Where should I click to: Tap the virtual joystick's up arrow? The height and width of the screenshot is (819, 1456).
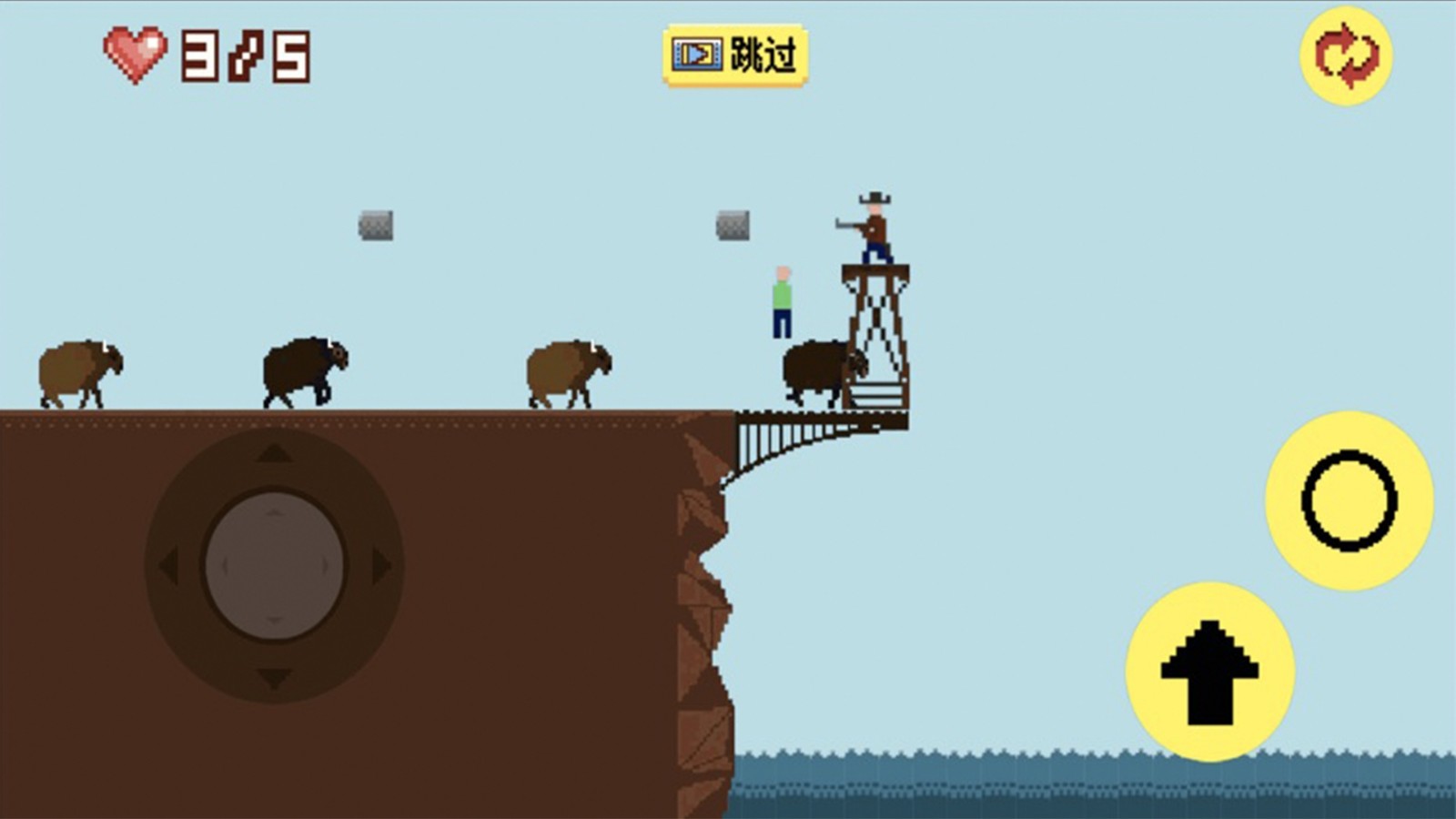274,452
